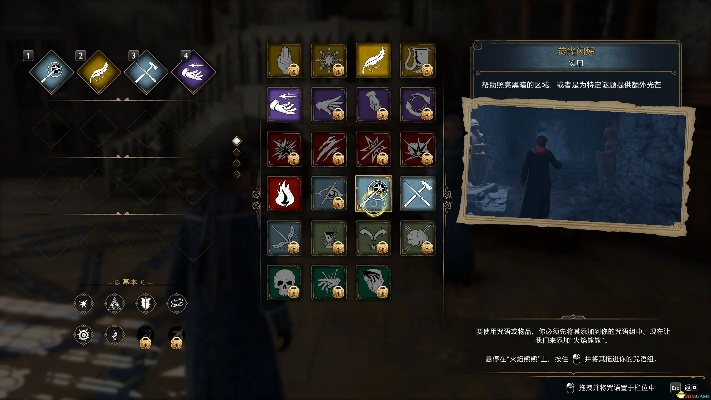This screenshot has height=400, width=711.
Task: Select the yellow Levioso feather in the spell grid
Action: [x=373, y=61]
